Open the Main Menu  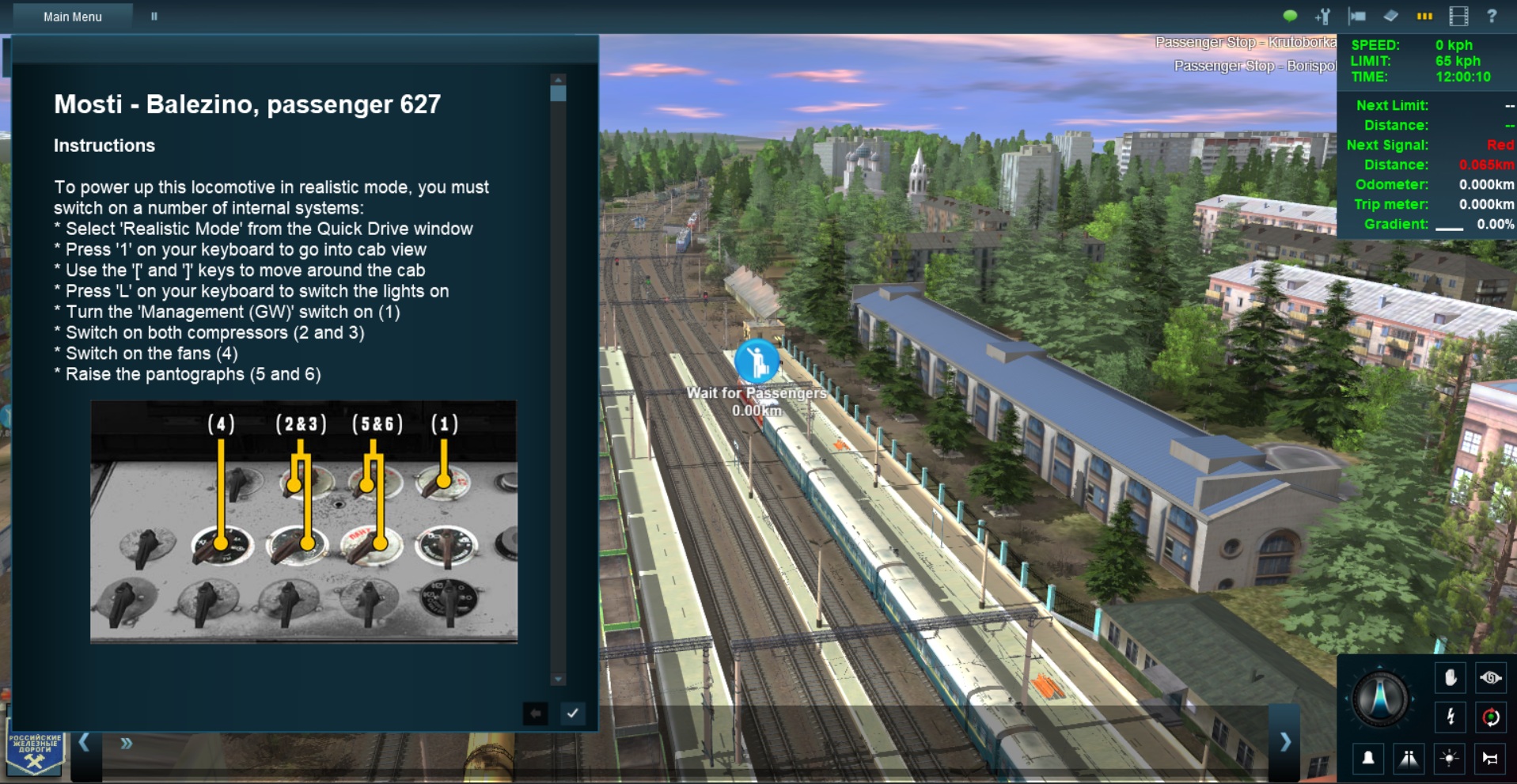(72, 17)
